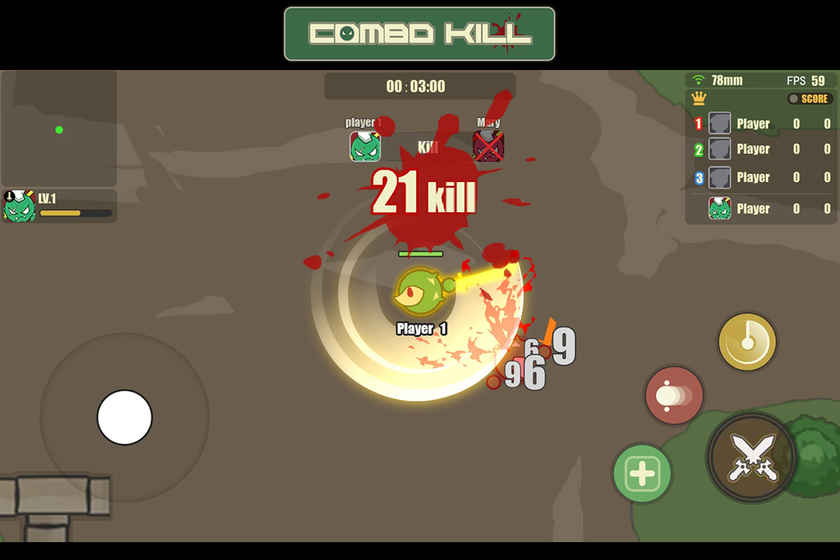Open the LV.1 player portrait panel
This screenshot has width=840, height=560.
tap(59, 206)
